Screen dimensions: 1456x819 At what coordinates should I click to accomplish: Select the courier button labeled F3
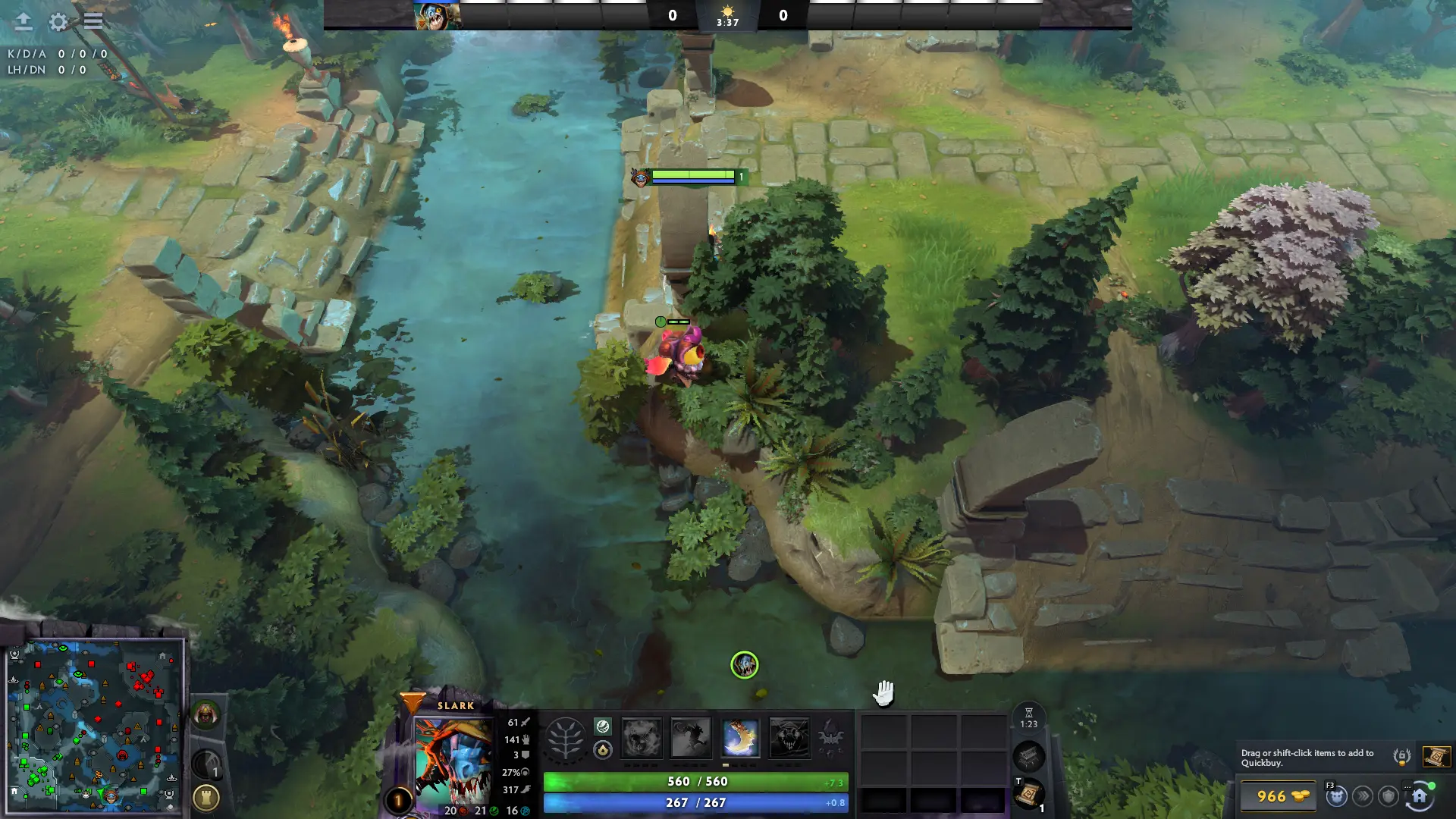[x=1337, y=796]
